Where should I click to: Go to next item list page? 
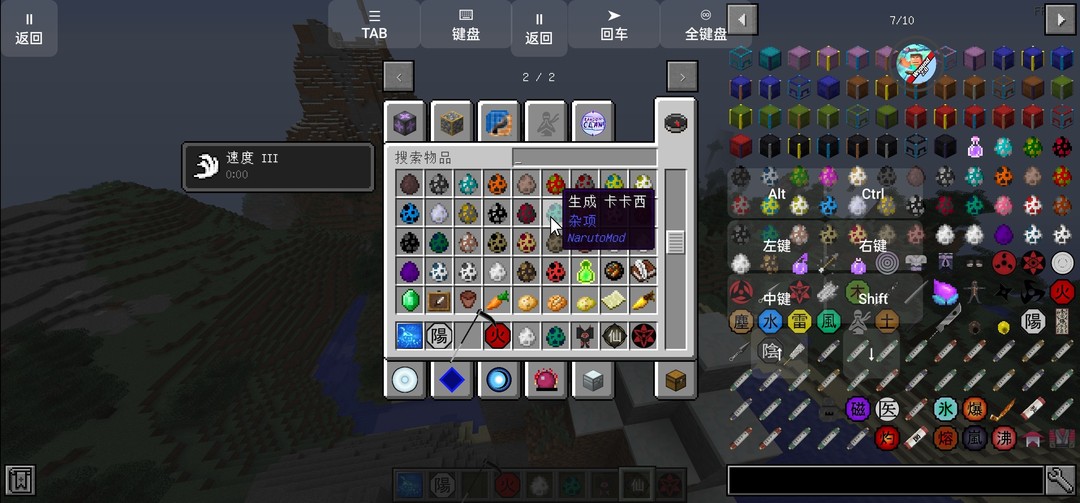tap(1060, 19)
